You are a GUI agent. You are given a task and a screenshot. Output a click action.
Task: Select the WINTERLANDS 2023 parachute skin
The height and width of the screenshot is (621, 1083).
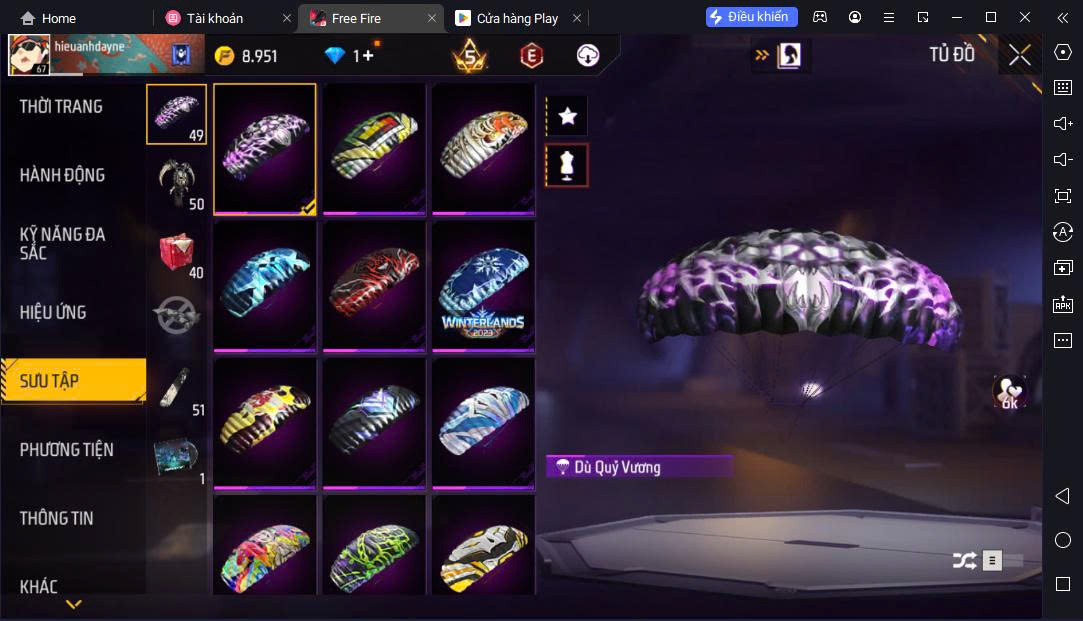[483, 286]
